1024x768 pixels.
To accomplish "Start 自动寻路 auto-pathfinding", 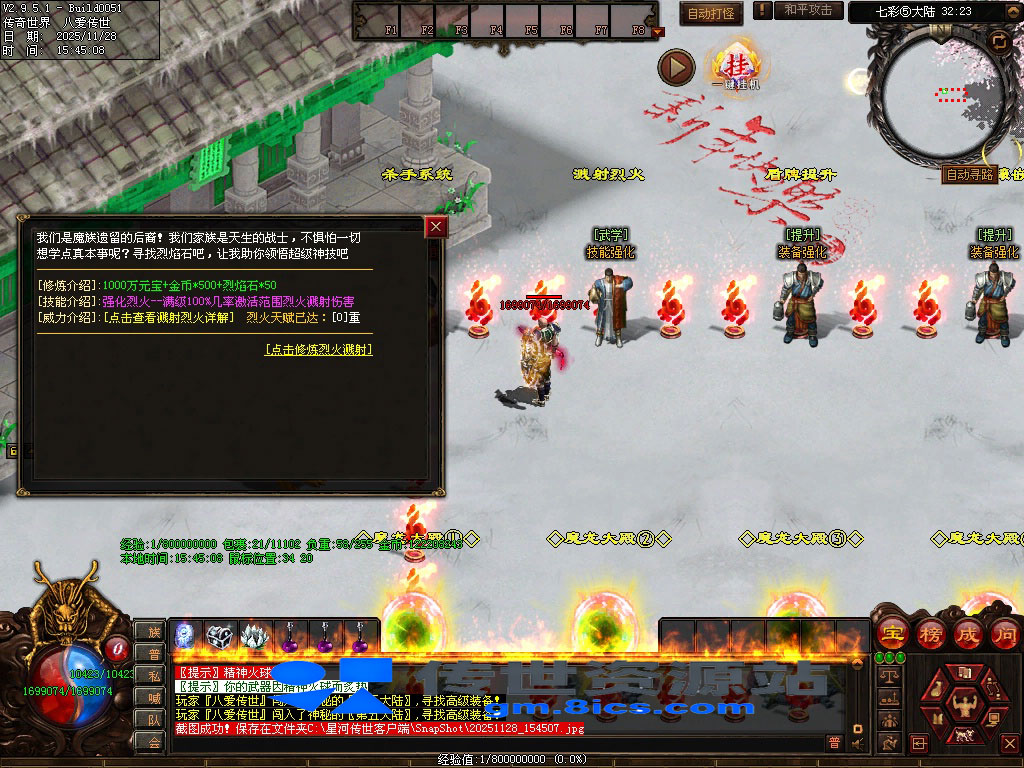I will [x=970, y=174].
